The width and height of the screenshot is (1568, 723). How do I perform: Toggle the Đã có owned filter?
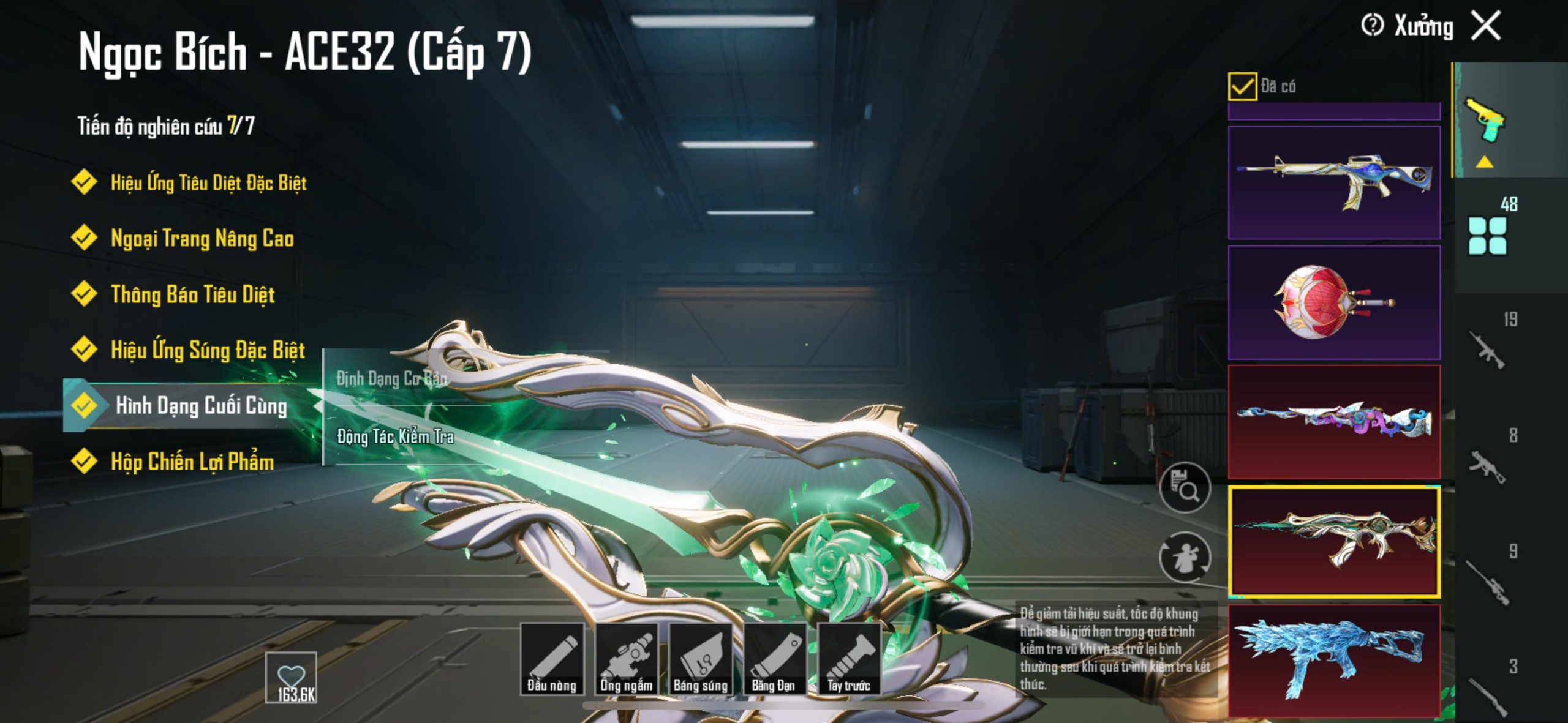1242,86
